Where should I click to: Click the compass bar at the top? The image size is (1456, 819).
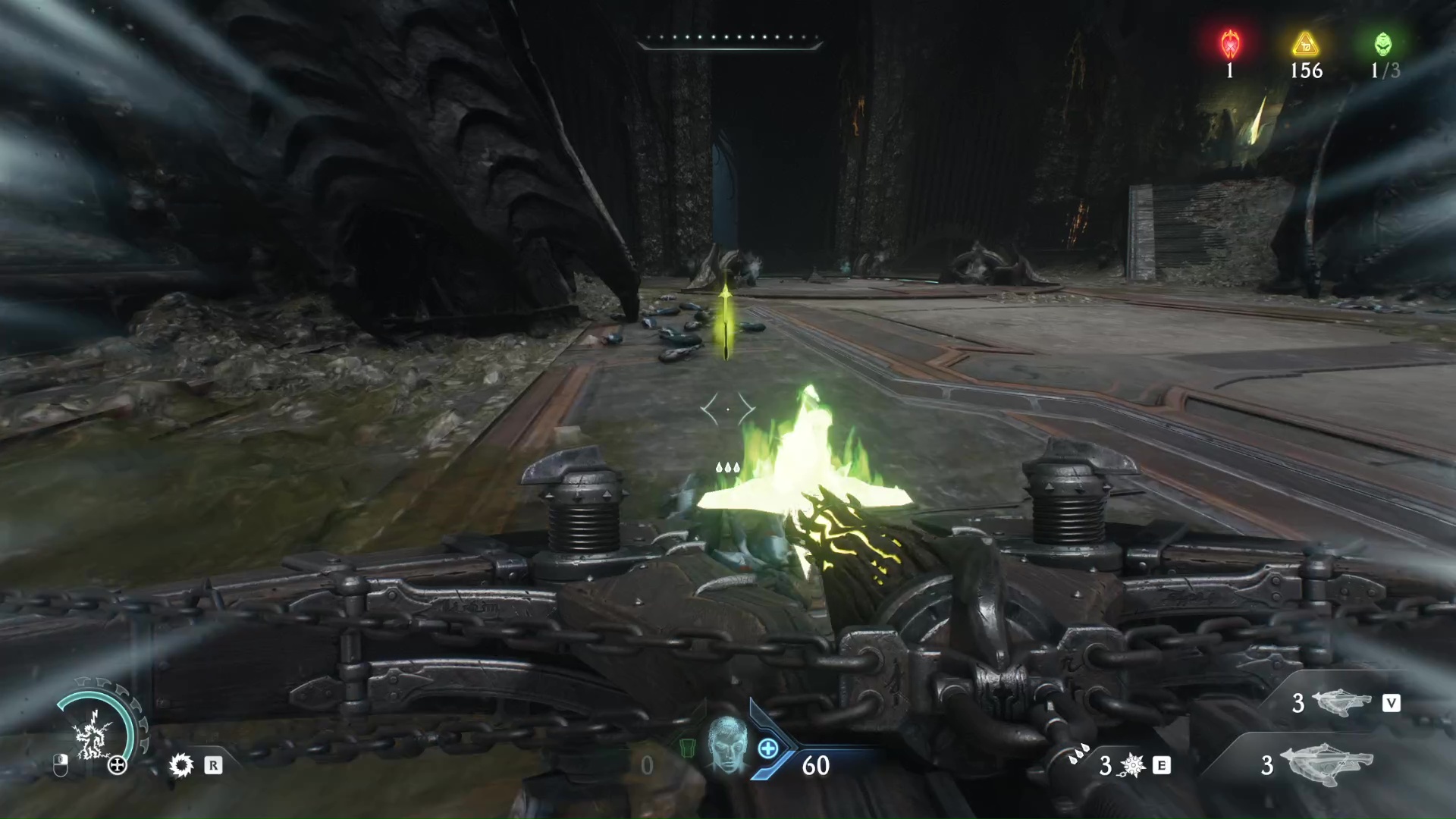click(729, 39)
